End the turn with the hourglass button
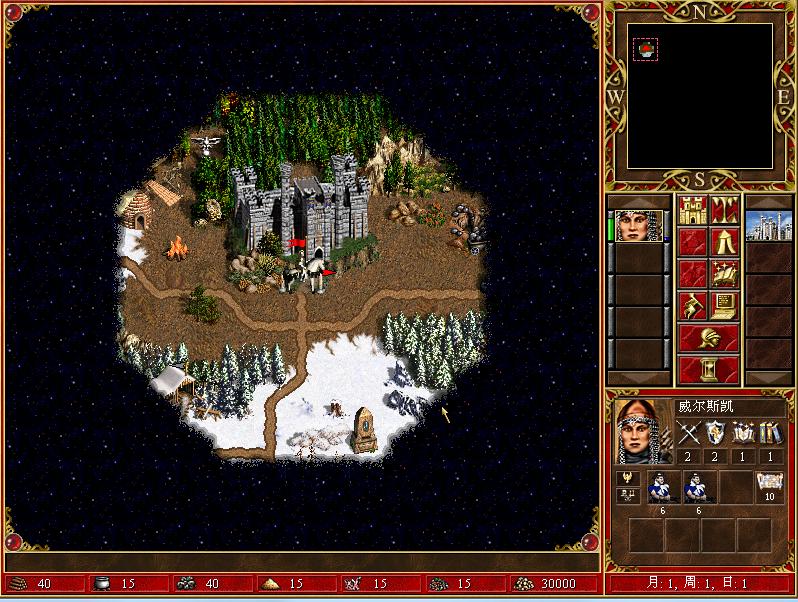Image resolution: width=798 pixels, height=602 pixels. pos(709,369)
